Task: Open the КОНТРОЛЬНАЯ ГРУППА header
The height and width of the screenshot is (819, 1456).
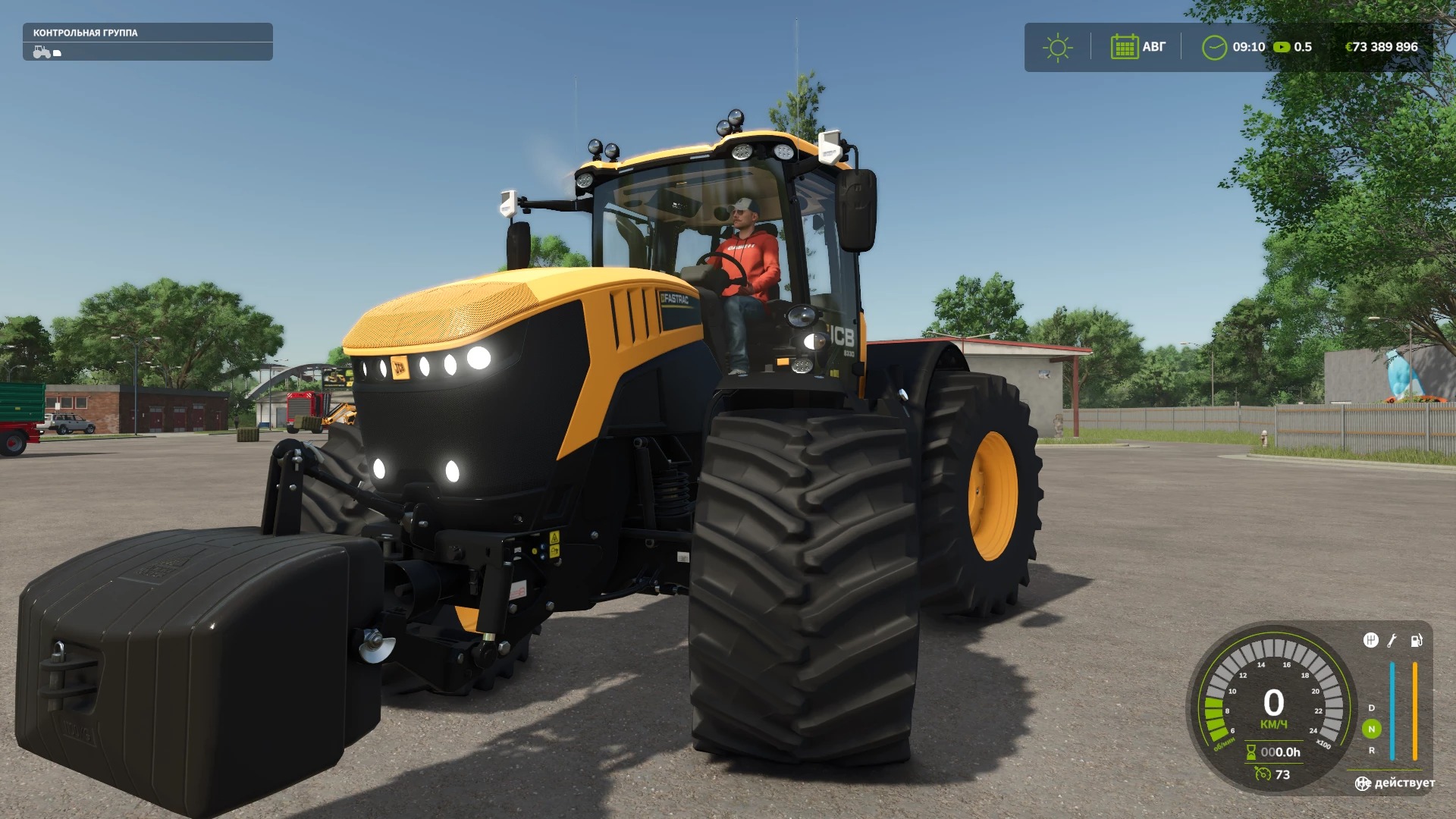Action: tap(85, 33)
